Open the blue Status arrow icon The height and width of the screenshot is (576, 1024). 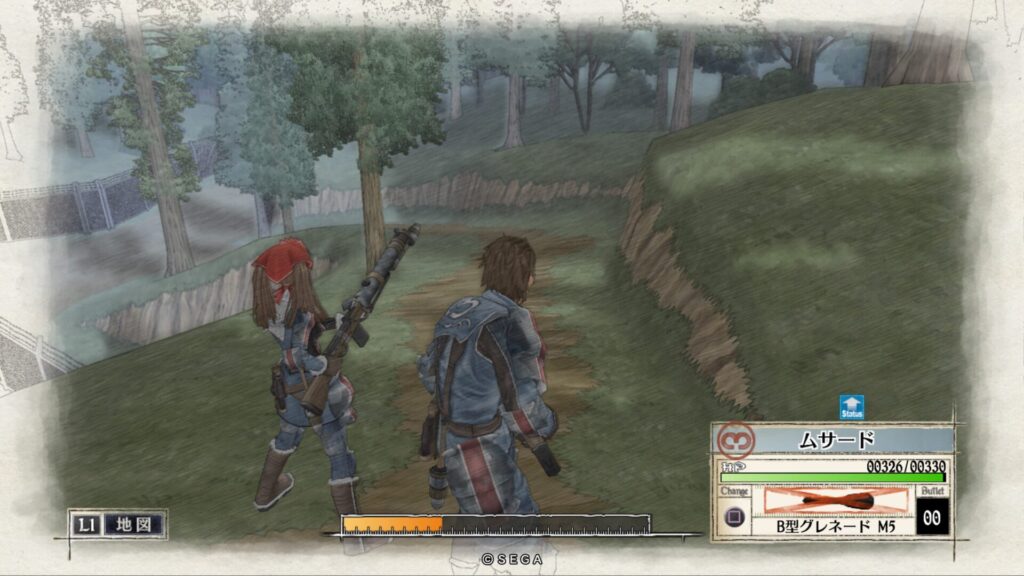[852, 406]
